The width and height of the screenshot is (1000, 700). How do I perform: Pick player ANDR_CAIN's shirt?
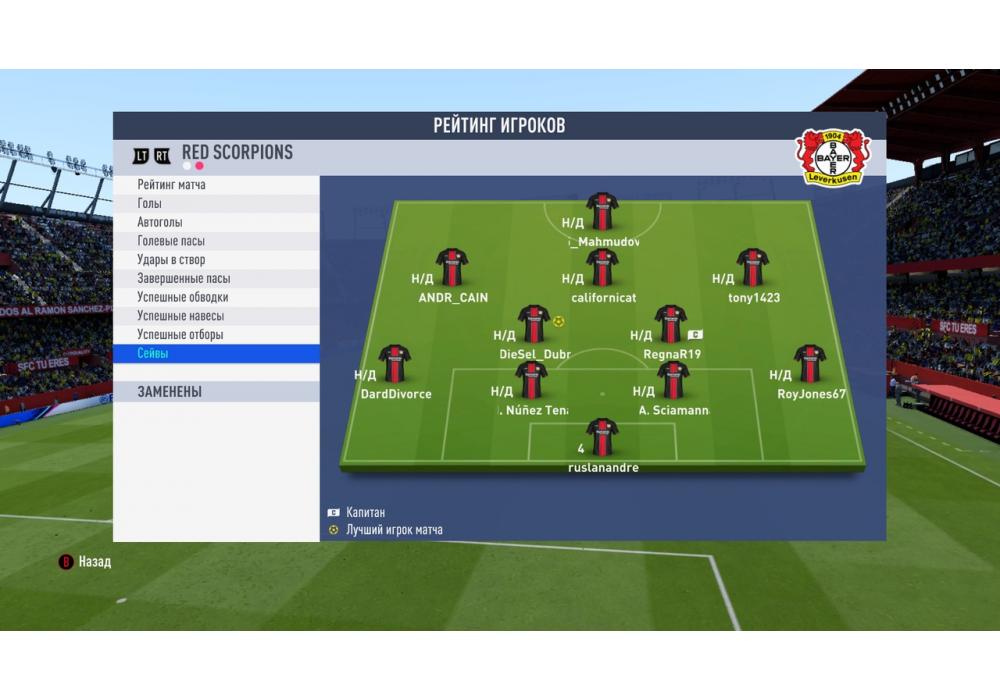tap(452, 267)
